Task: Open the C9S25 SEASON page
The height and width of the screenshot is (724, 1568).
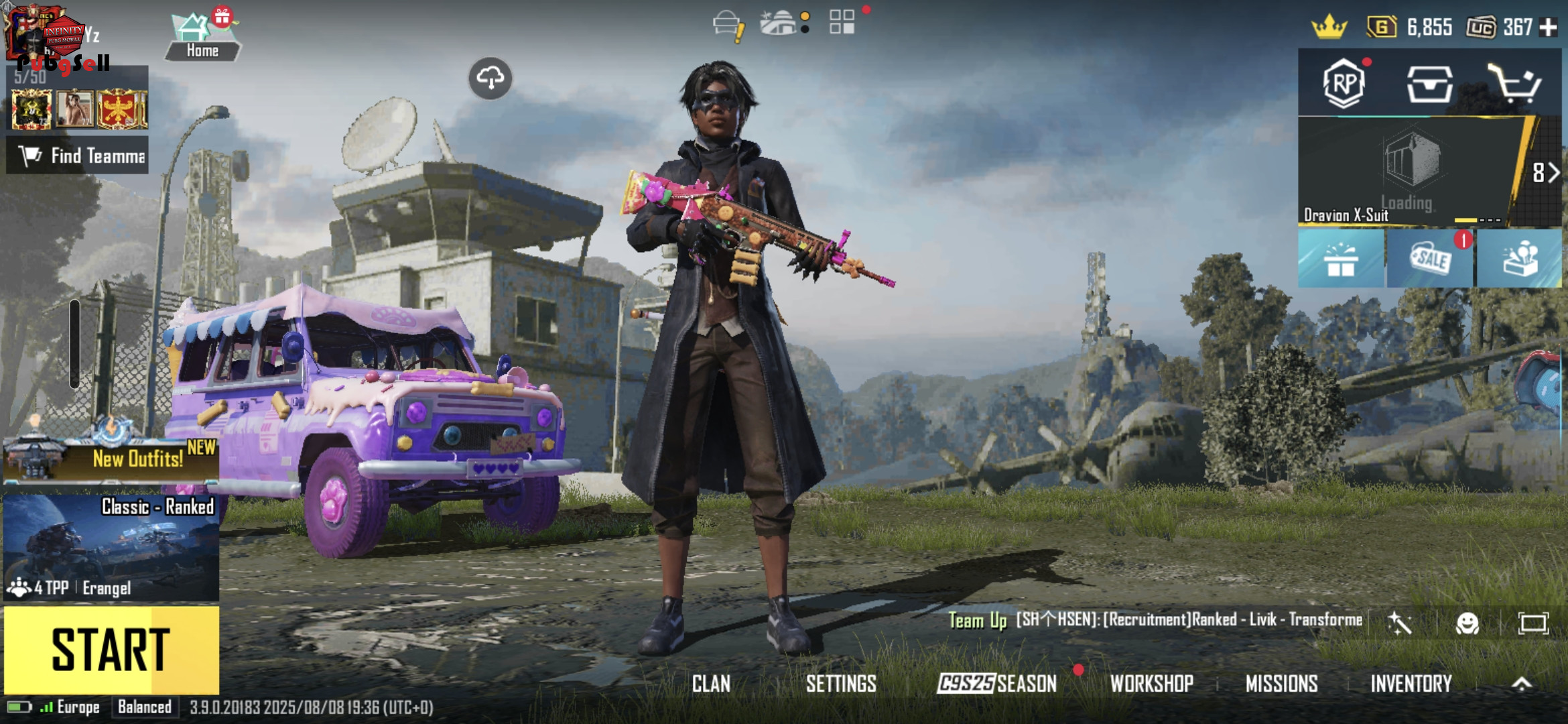Action: coord(997,684)
